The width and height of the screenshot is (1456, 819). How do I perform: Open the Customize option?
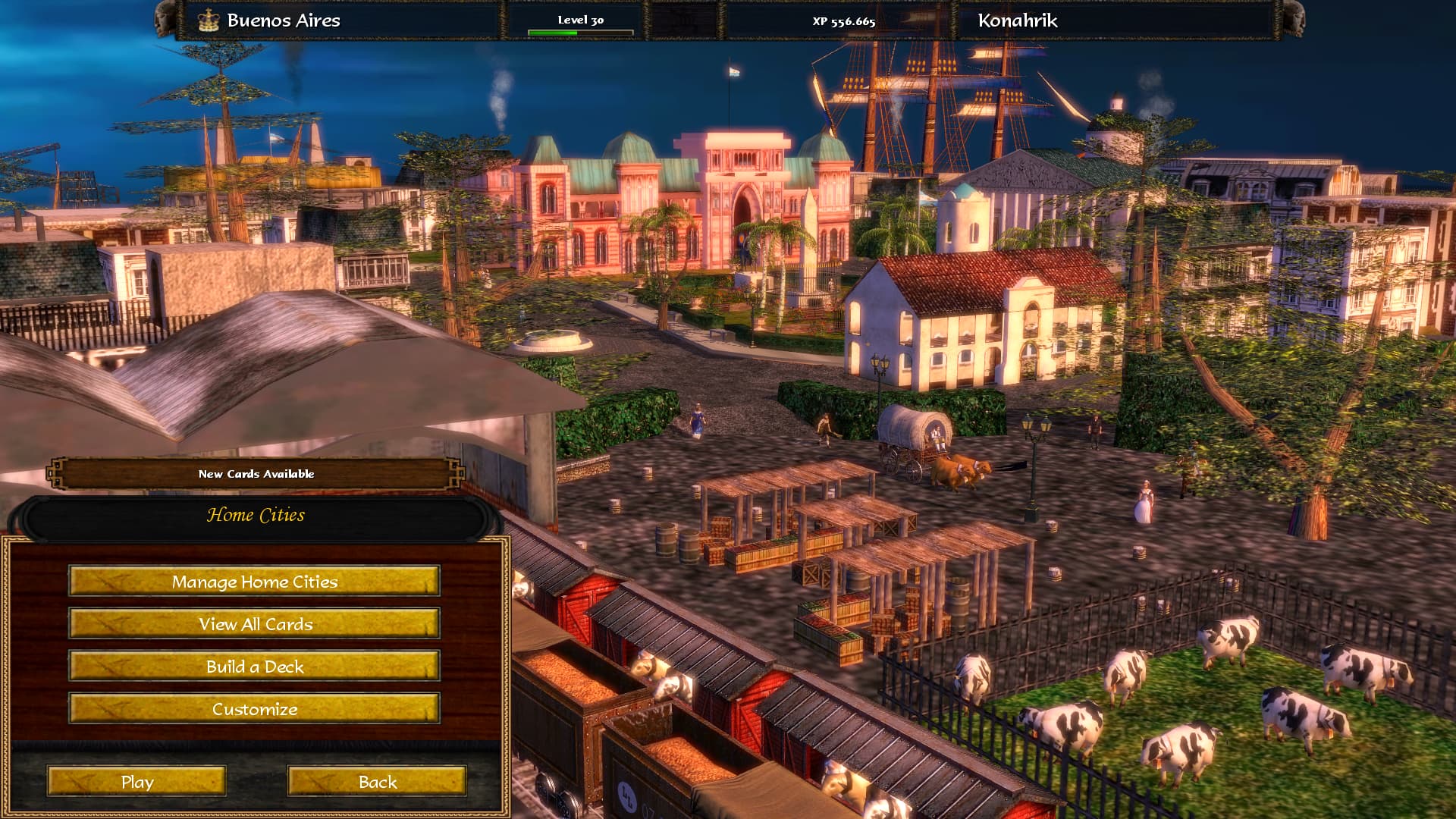pos(254,709)
